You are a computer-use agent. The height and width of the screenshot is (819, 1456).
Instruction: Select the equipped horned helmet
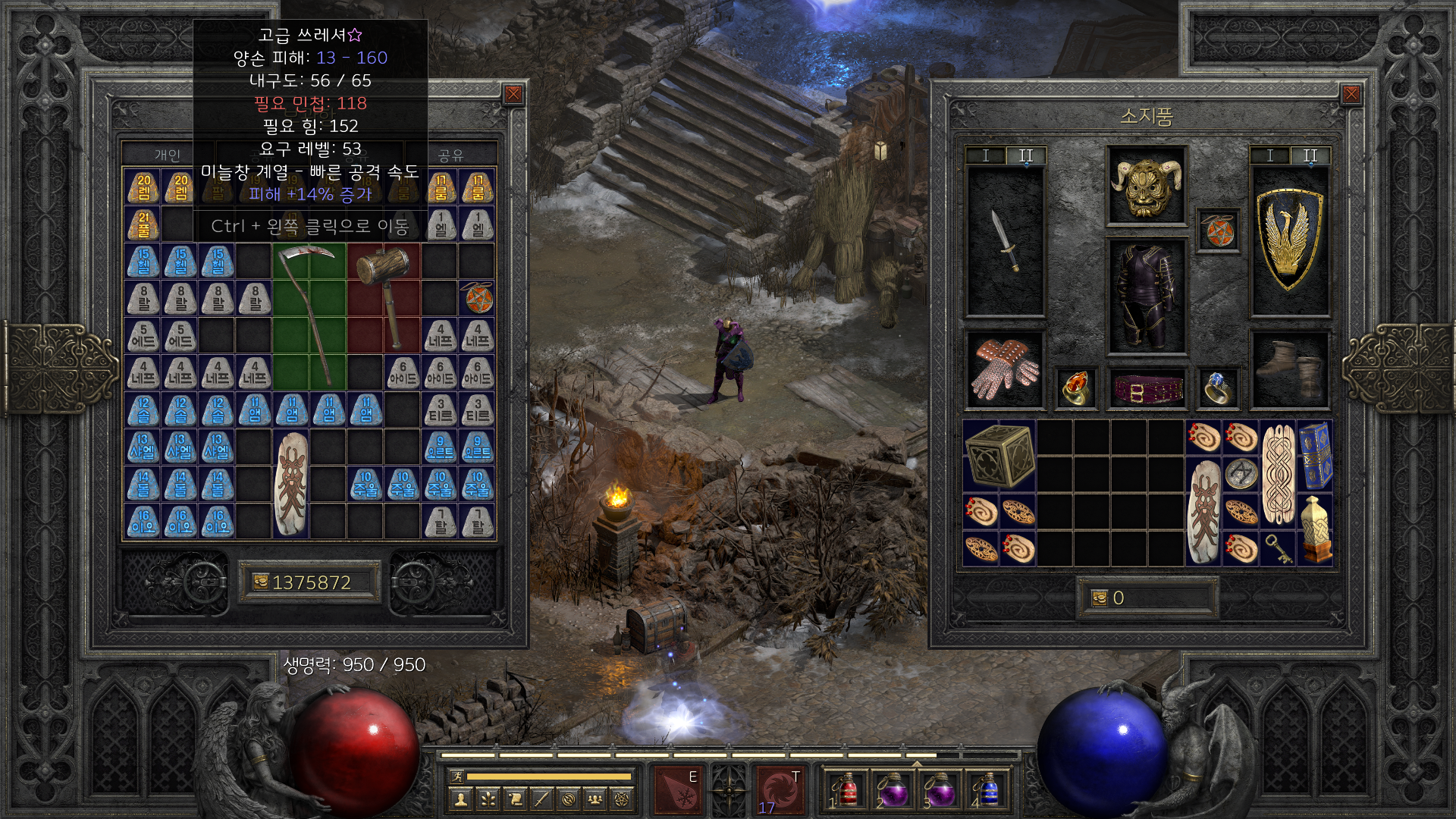(1146, 186)
